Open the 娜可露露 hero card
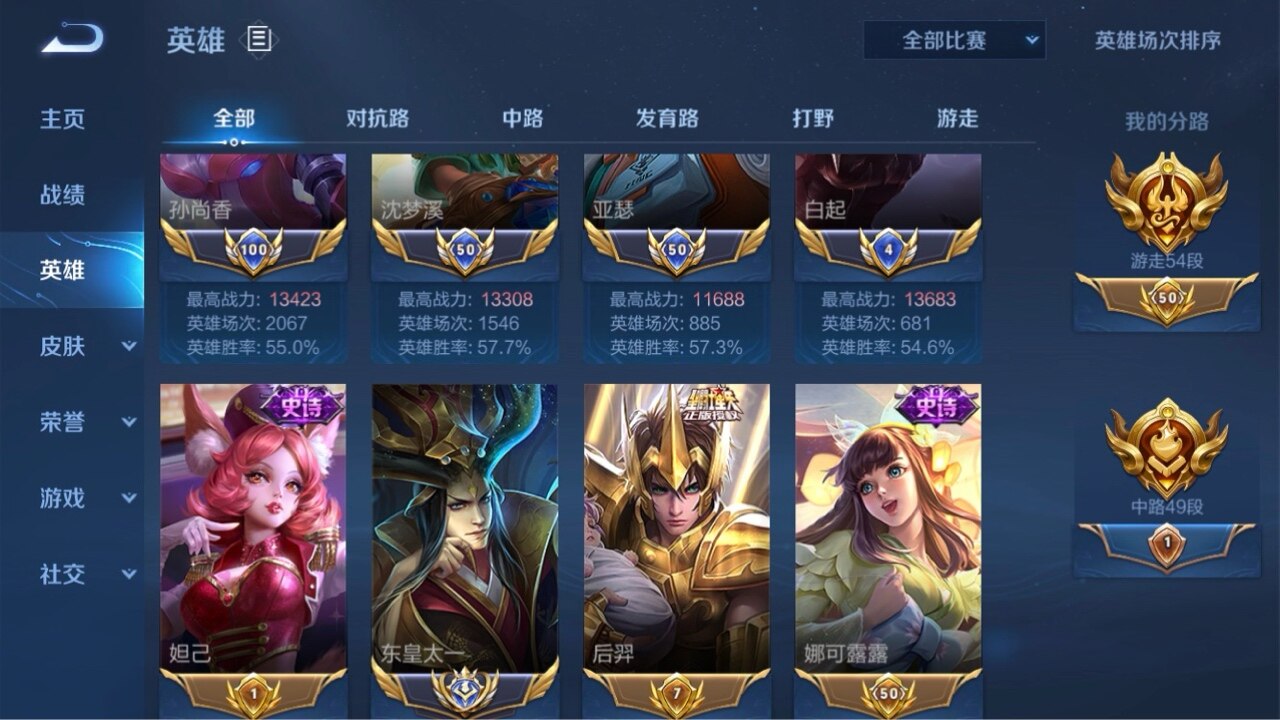1280x720 pixels. 888,530
